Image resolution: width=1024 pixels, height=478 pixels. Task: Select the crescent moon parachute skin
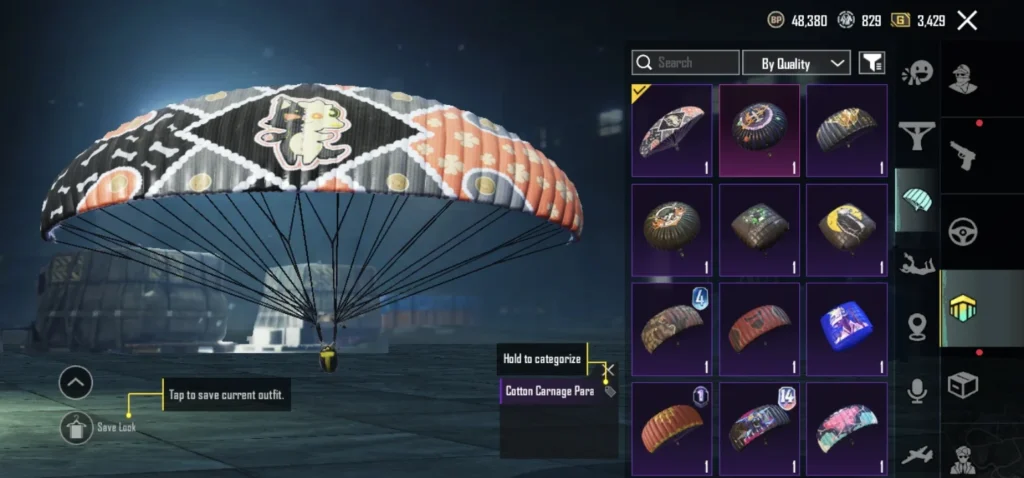pyautogui.click(x=847, y=229)
